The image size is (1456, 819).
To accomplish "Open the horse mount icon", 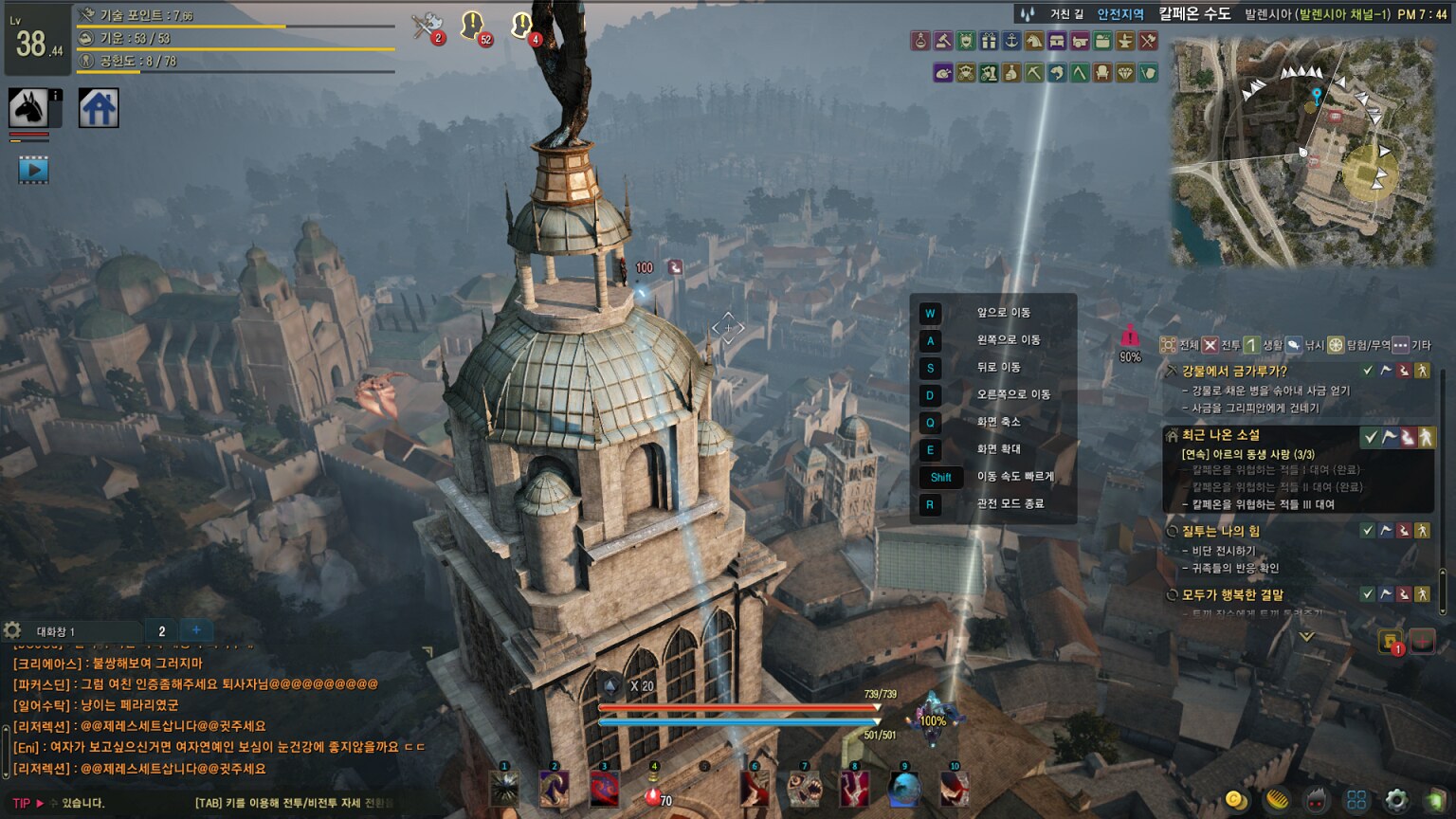I will 28,109.
